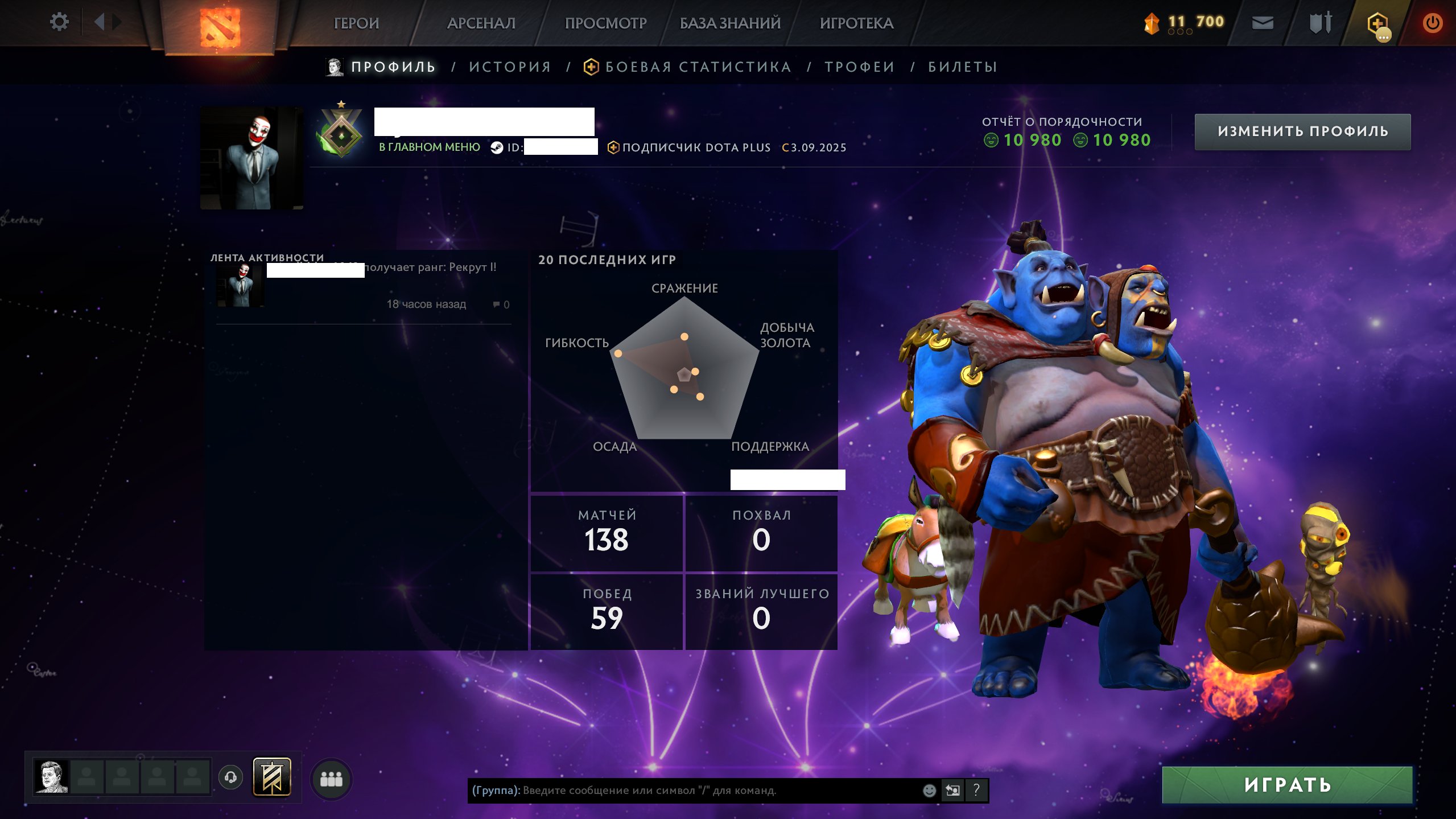Open the chat emoticon smiley picker
The image size is (1456, 819).
pyautogui.click(x=929, y=791)
